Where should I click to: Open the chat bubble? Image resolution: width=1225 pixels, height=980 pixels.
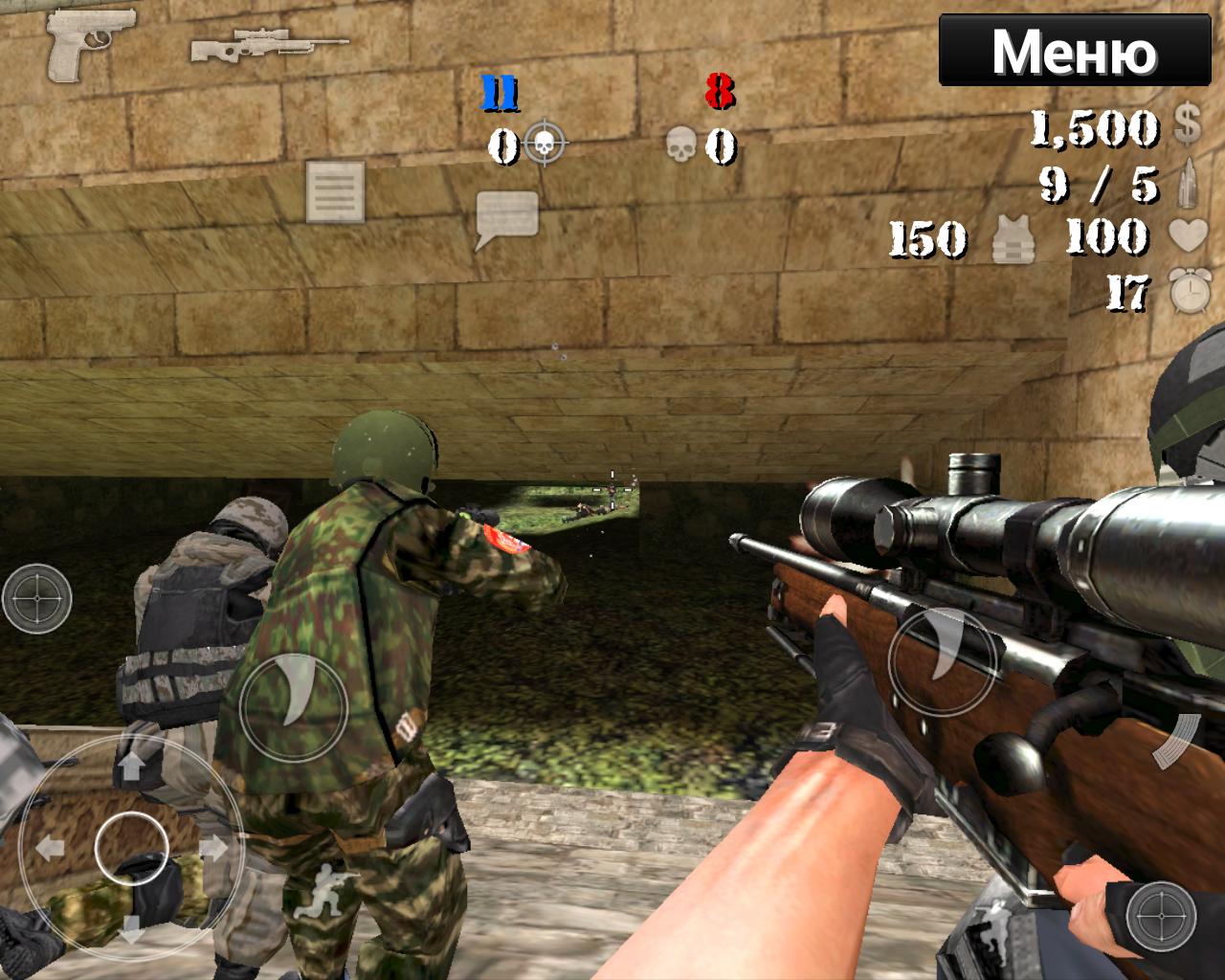[x=507, y=212]
